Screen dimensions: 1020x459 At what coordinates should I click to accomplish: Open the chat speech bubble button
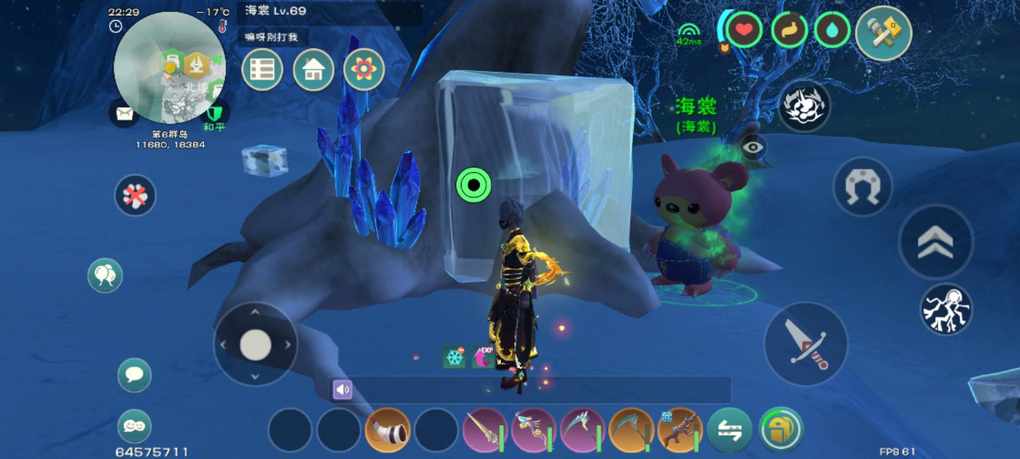135,375
